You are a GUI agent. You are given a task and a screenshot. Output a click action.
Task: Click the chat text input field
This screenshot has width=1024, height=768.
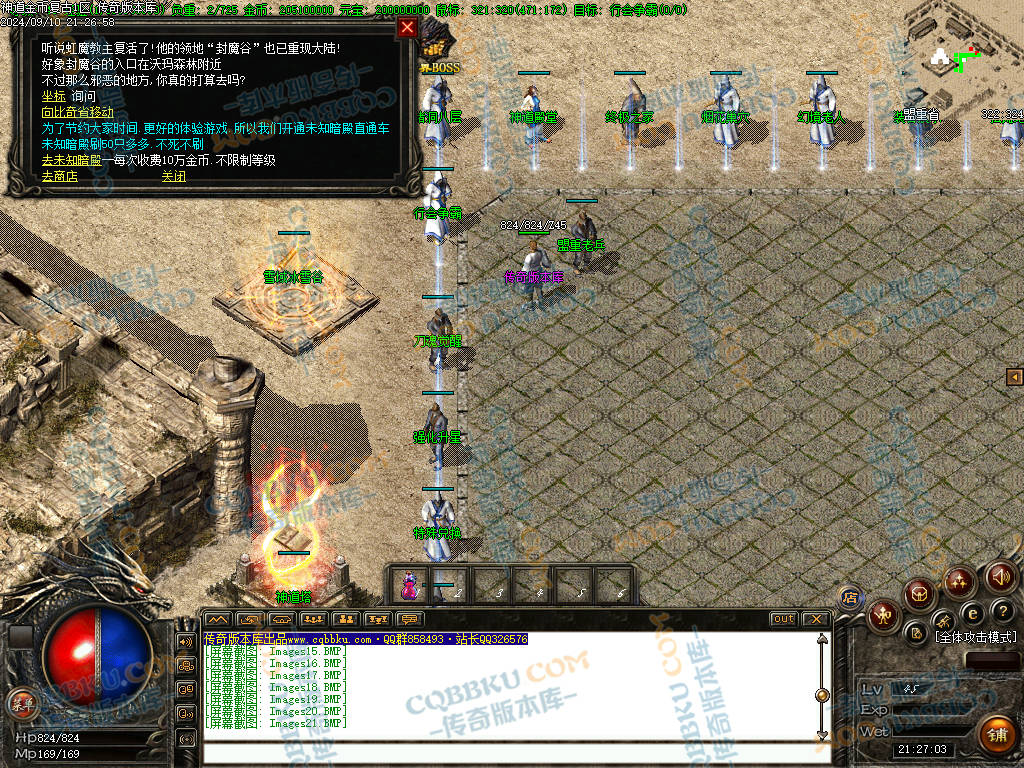(510, 750)
